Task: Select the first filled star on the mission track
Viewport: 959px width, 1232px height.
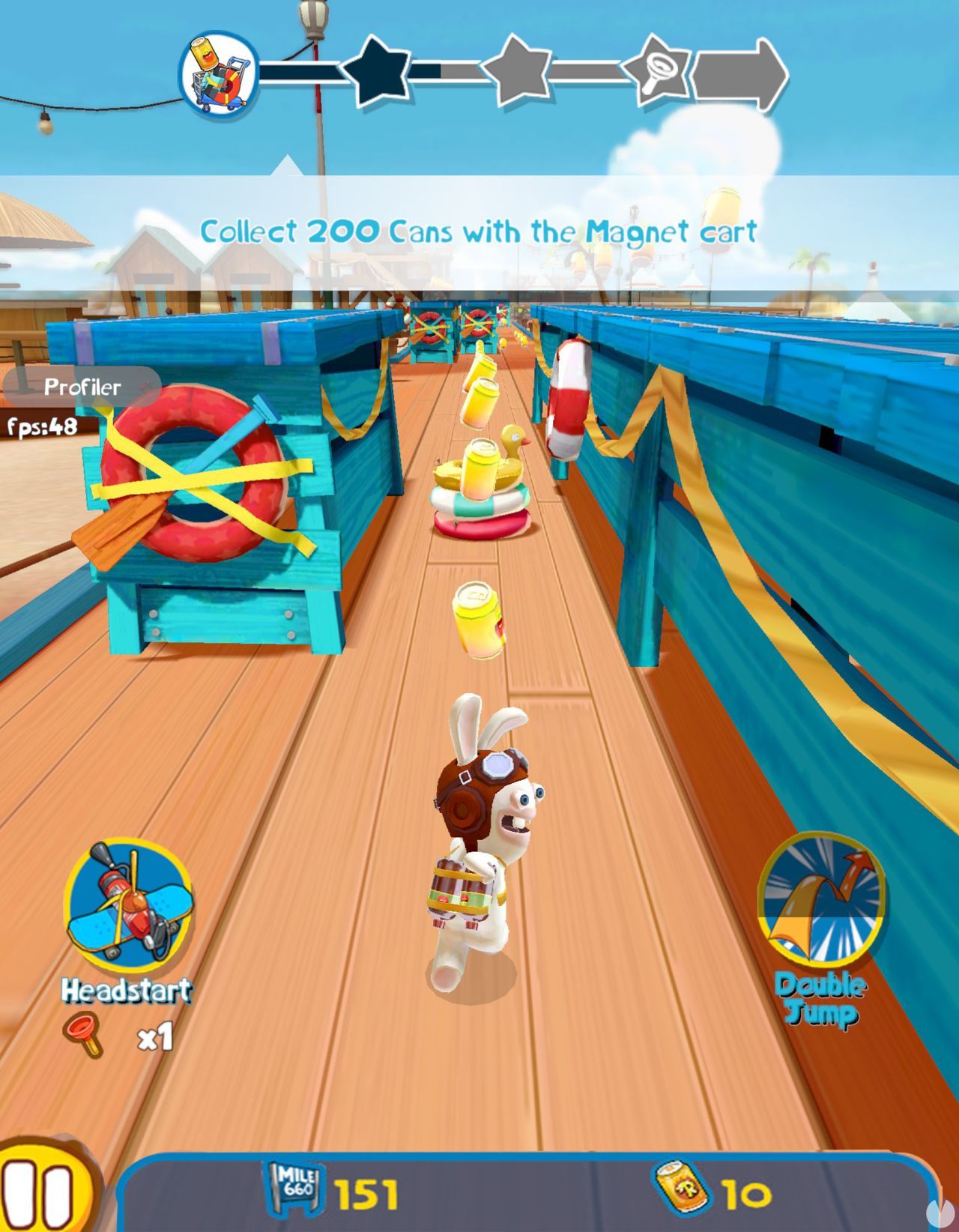Action: (x=380, y=71)
